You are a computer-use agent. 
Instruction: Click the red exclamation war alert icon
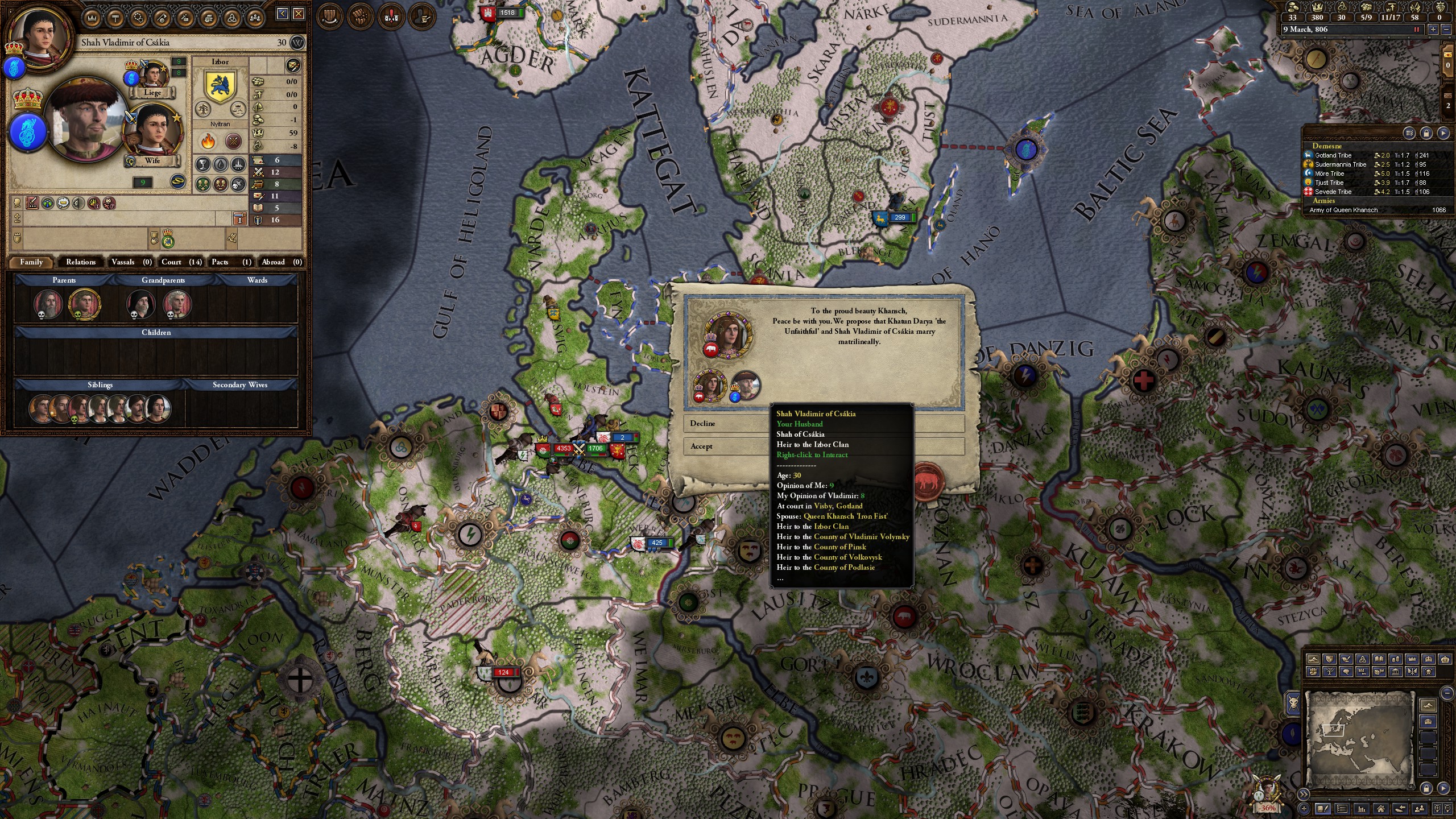point(391,15)
